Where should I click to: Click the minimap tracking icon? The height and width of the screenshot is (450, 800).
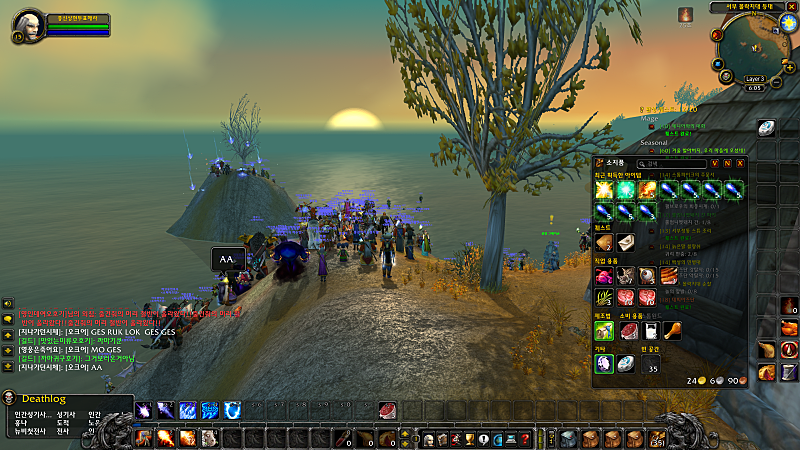pos(716,34)
